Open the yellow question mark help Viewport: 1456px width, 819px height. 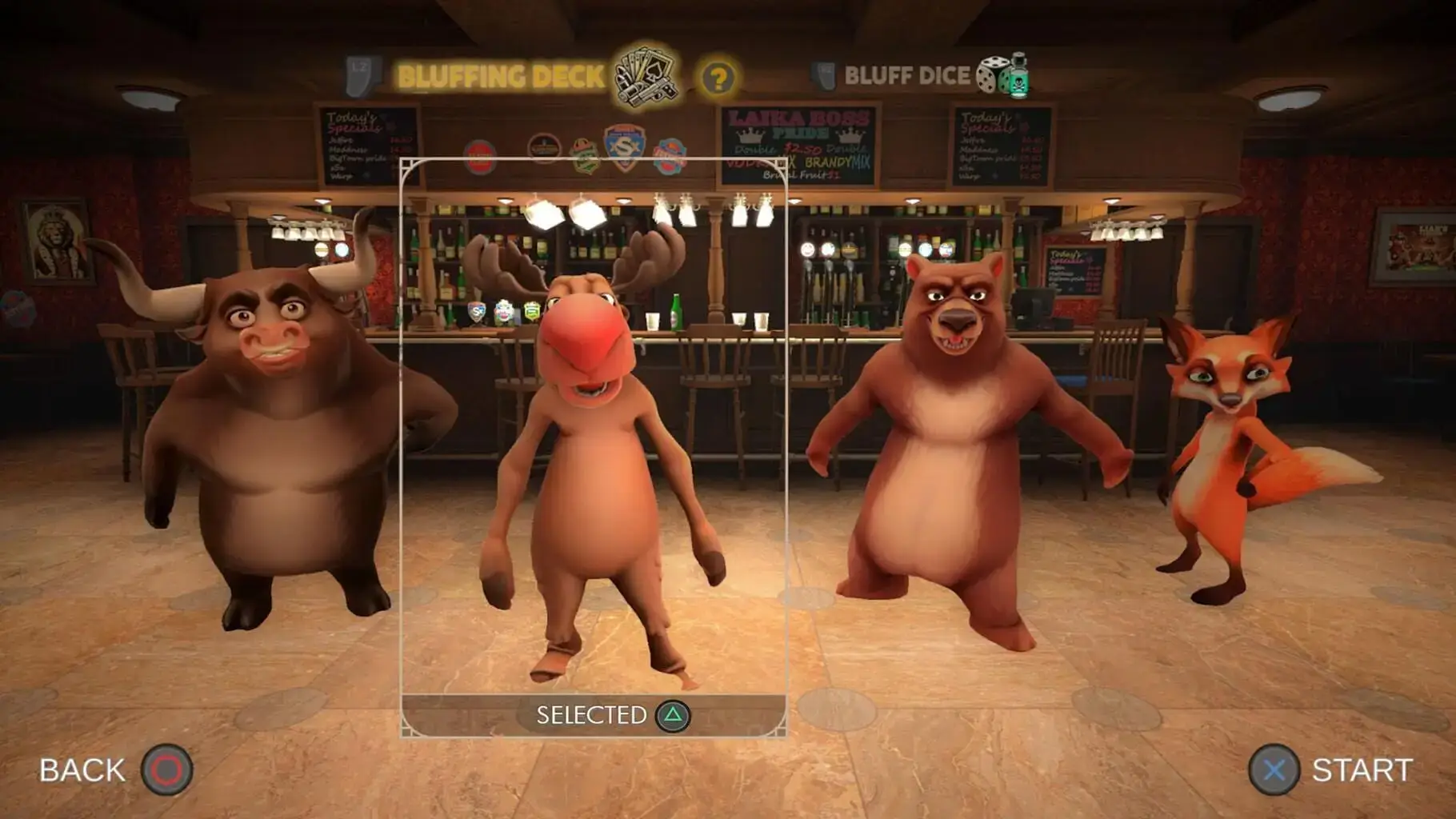[x=718, y=78]
